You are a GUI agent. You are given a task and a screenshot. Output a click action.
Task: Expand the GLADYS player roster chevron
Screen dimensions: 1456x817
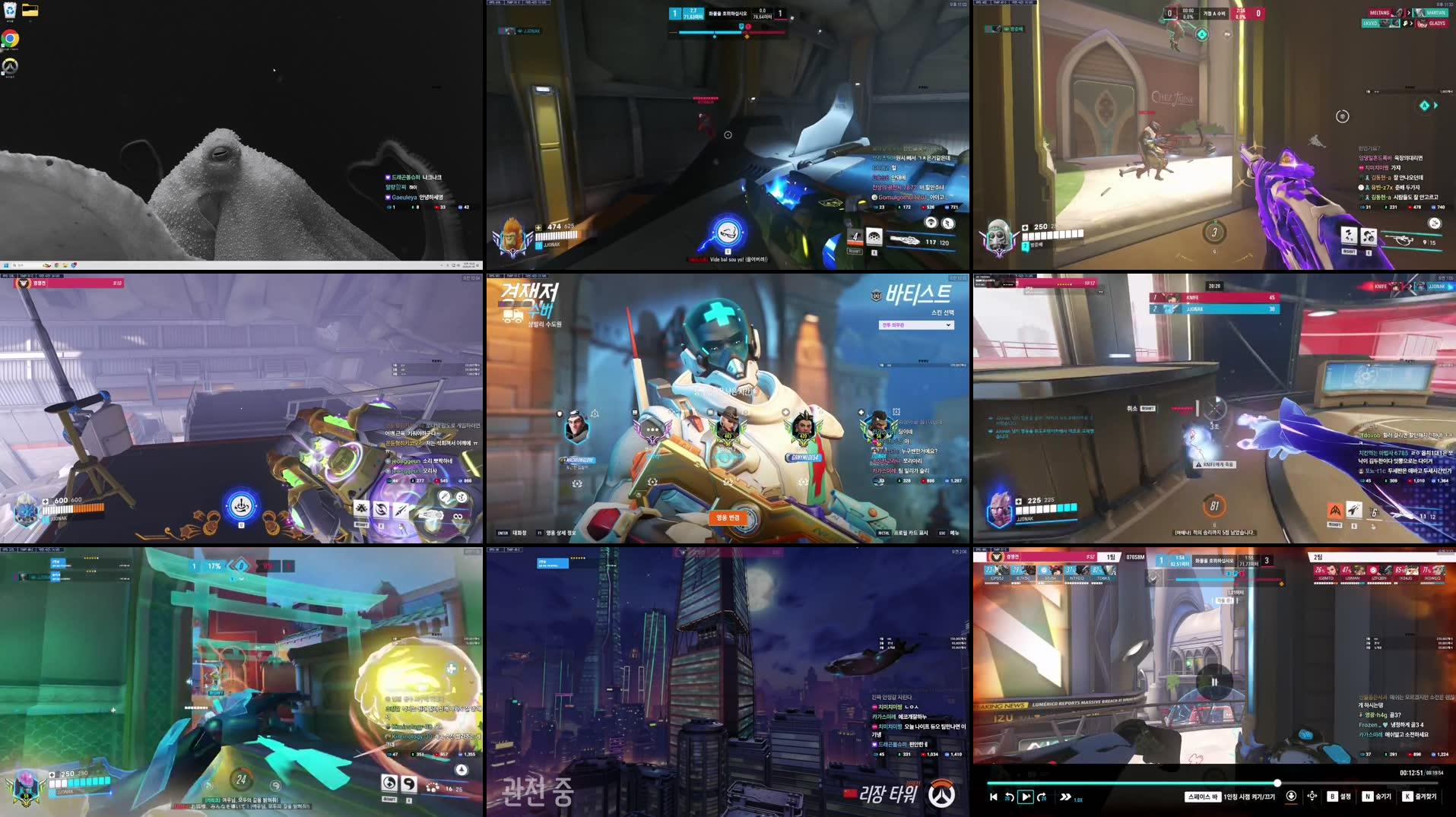1412,23
